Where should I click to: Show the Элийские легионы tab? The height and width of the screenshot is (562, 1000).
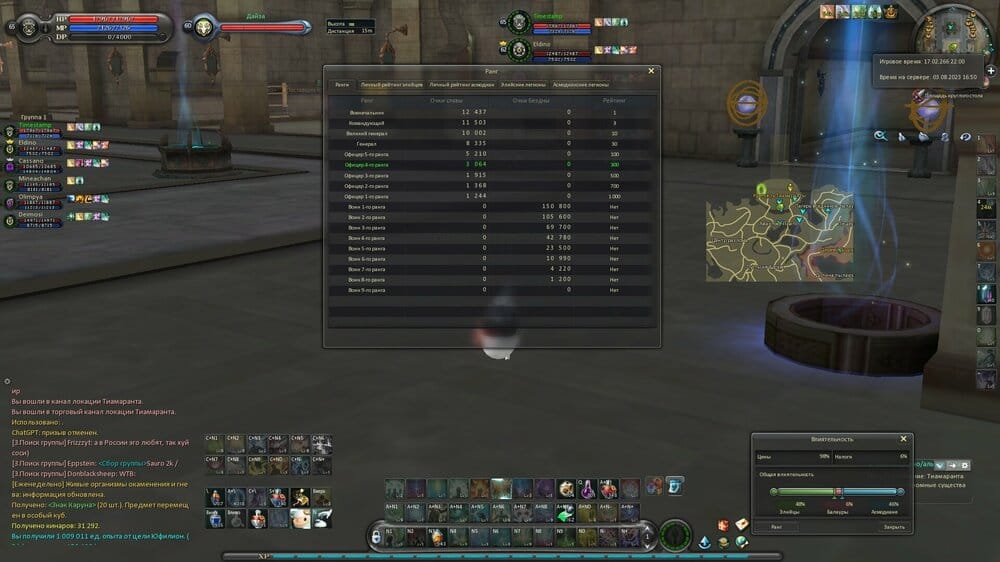tap(523, 85)
